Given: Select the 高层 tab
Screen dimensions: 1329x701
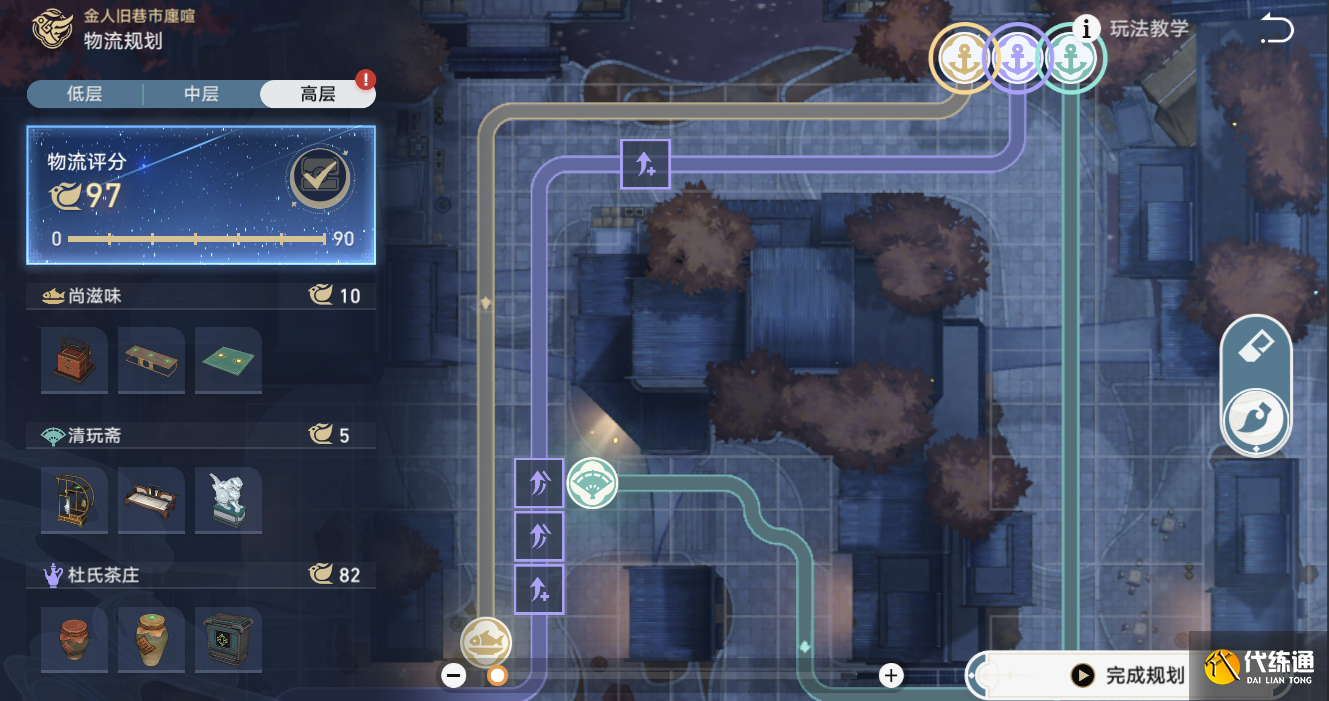Looking at the screenshot, I should pyautogui.click(x=317, y=94).
